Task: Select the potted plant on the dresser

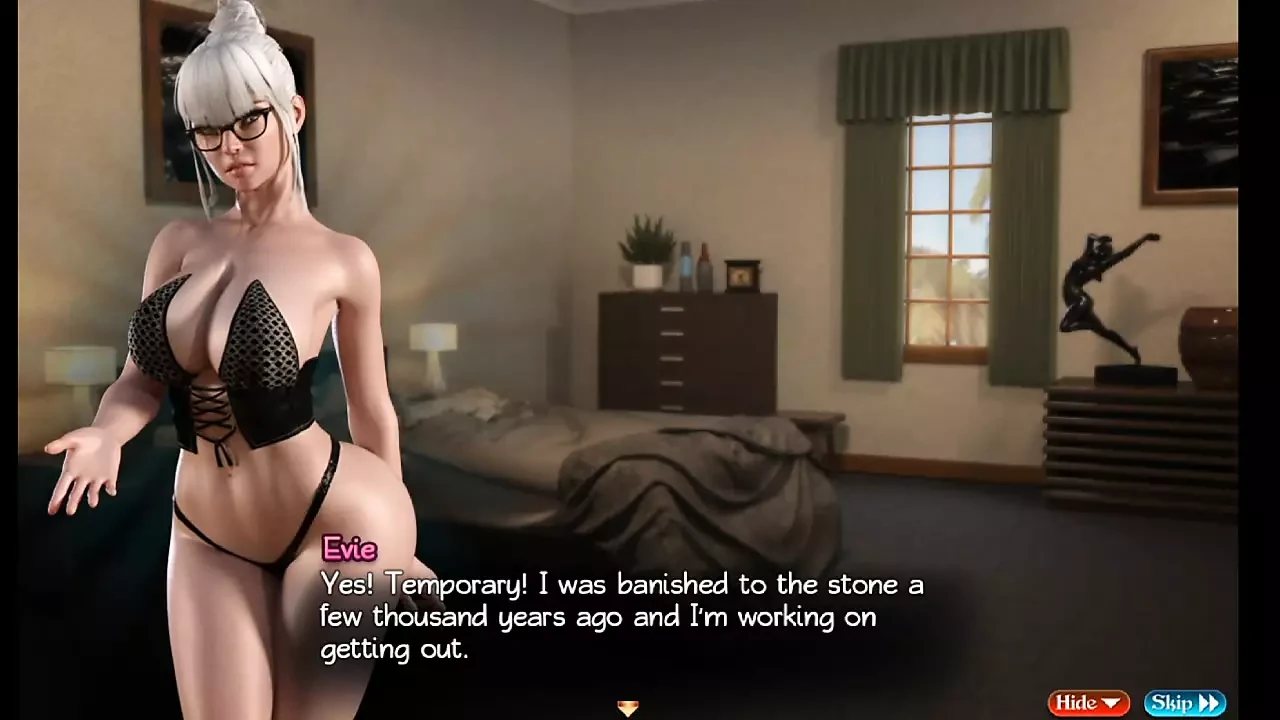Action: [x=644, y=248]
